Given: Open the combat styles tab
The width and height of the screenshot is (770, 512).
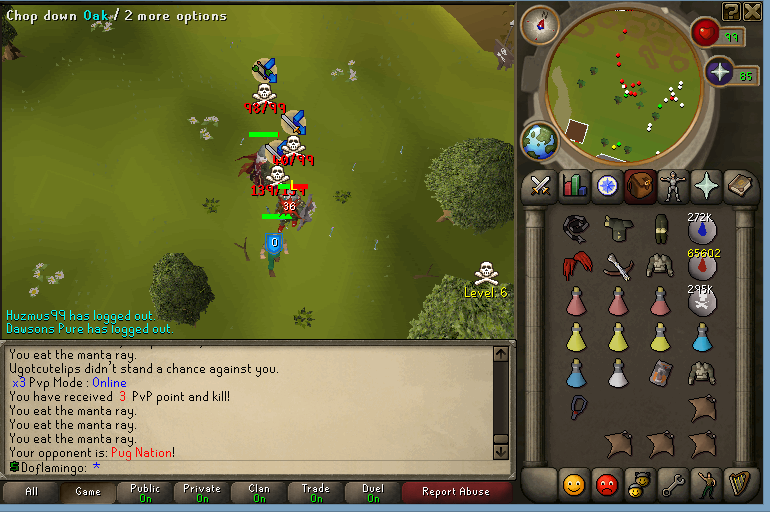Looking at the screenshot, I should 542,185.
